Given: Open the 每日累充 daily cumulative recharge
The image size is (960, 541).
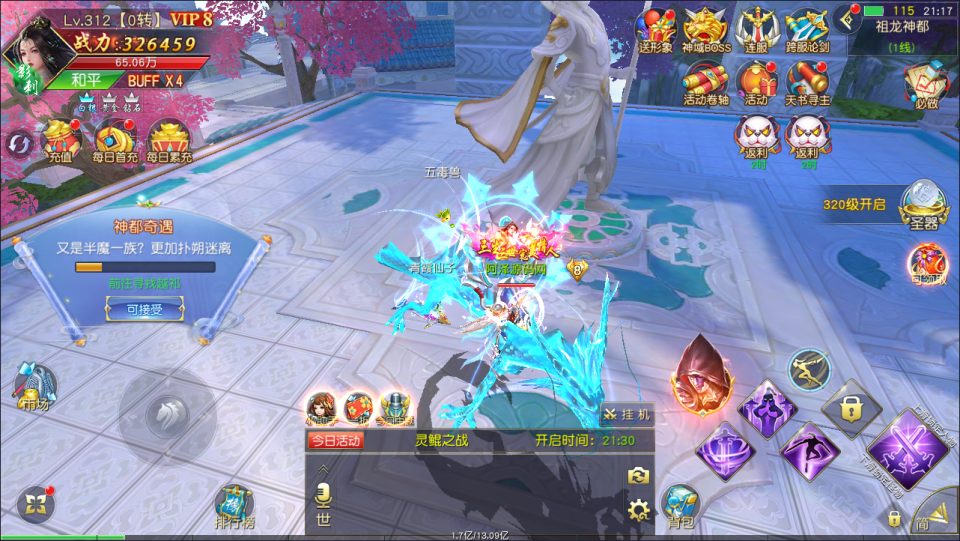Looking at the screenshot, I should [x=169, y=141].
